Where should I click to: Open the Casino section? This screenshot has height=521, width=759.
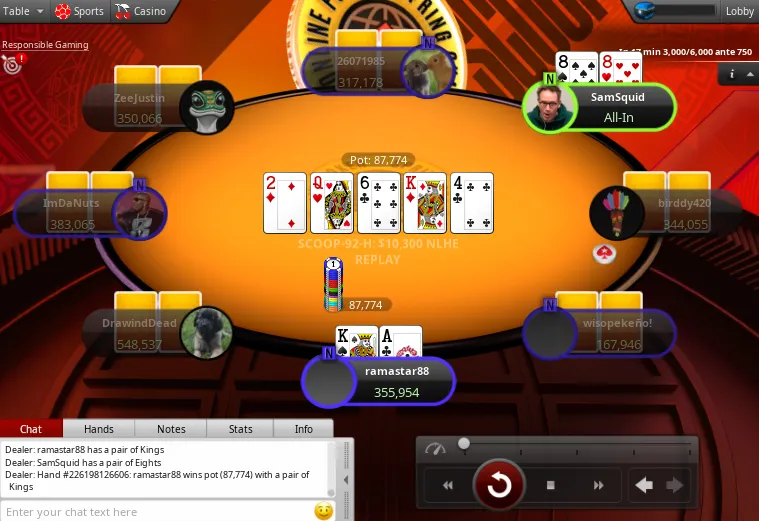[141, 11]
